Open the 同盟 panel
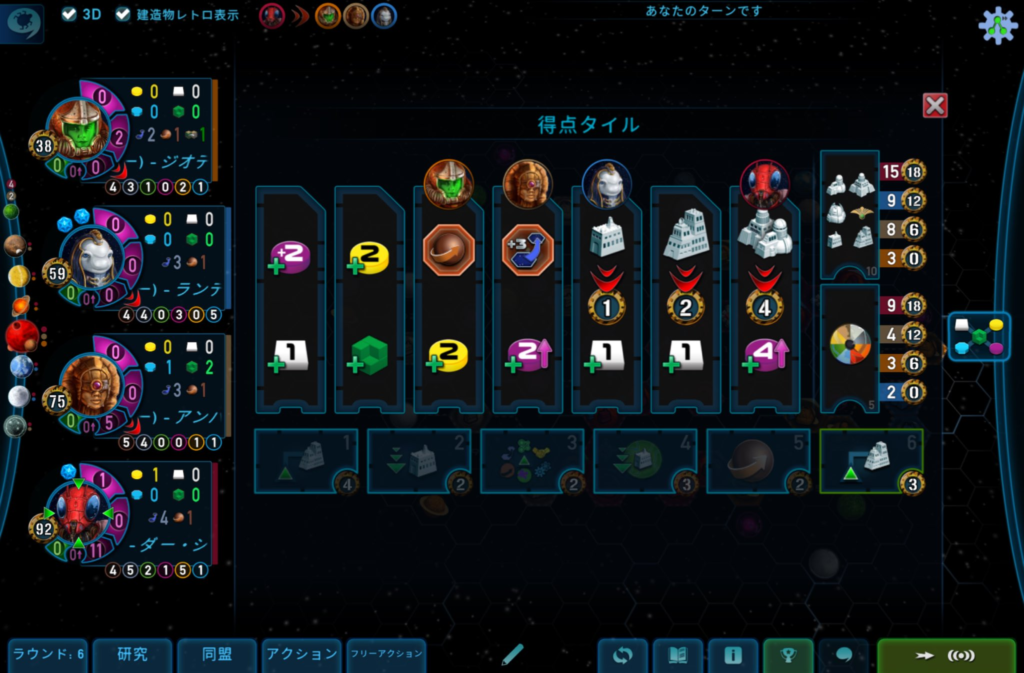Screen dimensions: 1024x673 point(217,655)
